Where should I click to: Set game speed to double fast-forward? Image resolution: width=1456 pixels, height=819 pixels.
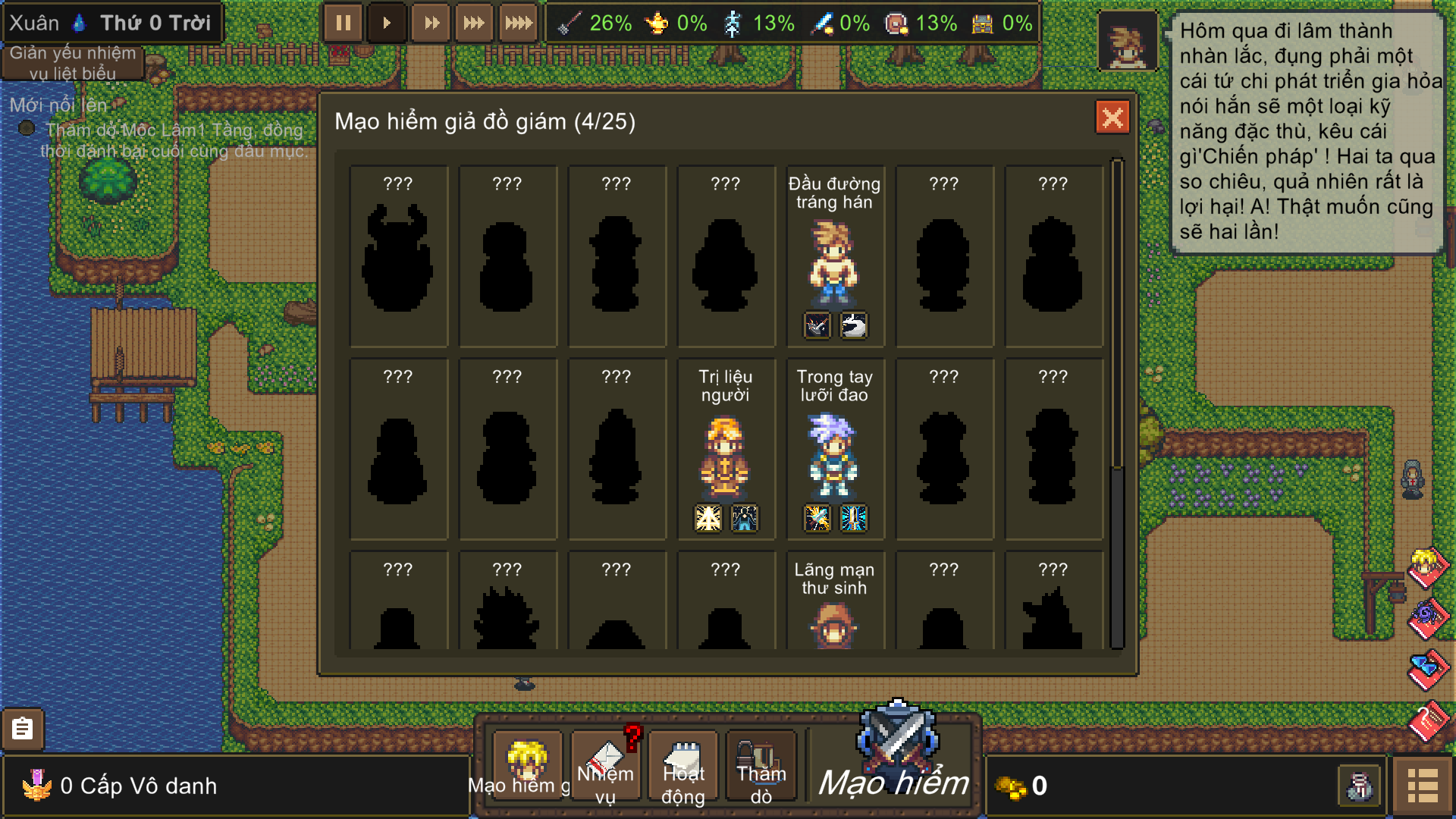(431, 23)
